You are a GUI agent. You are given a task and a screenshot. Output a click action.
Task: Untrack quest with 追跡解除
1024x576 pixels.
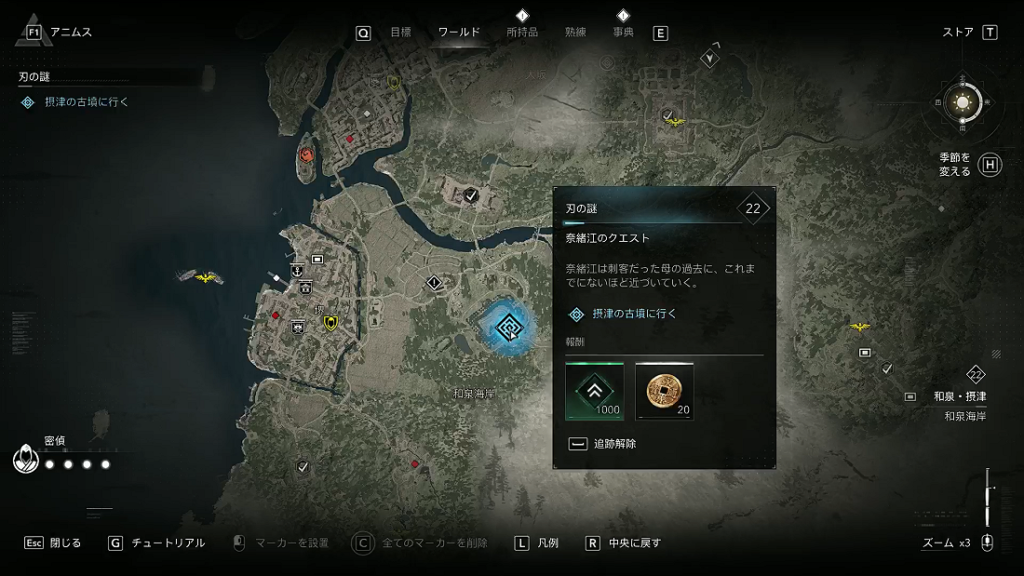tap(604, 443)
